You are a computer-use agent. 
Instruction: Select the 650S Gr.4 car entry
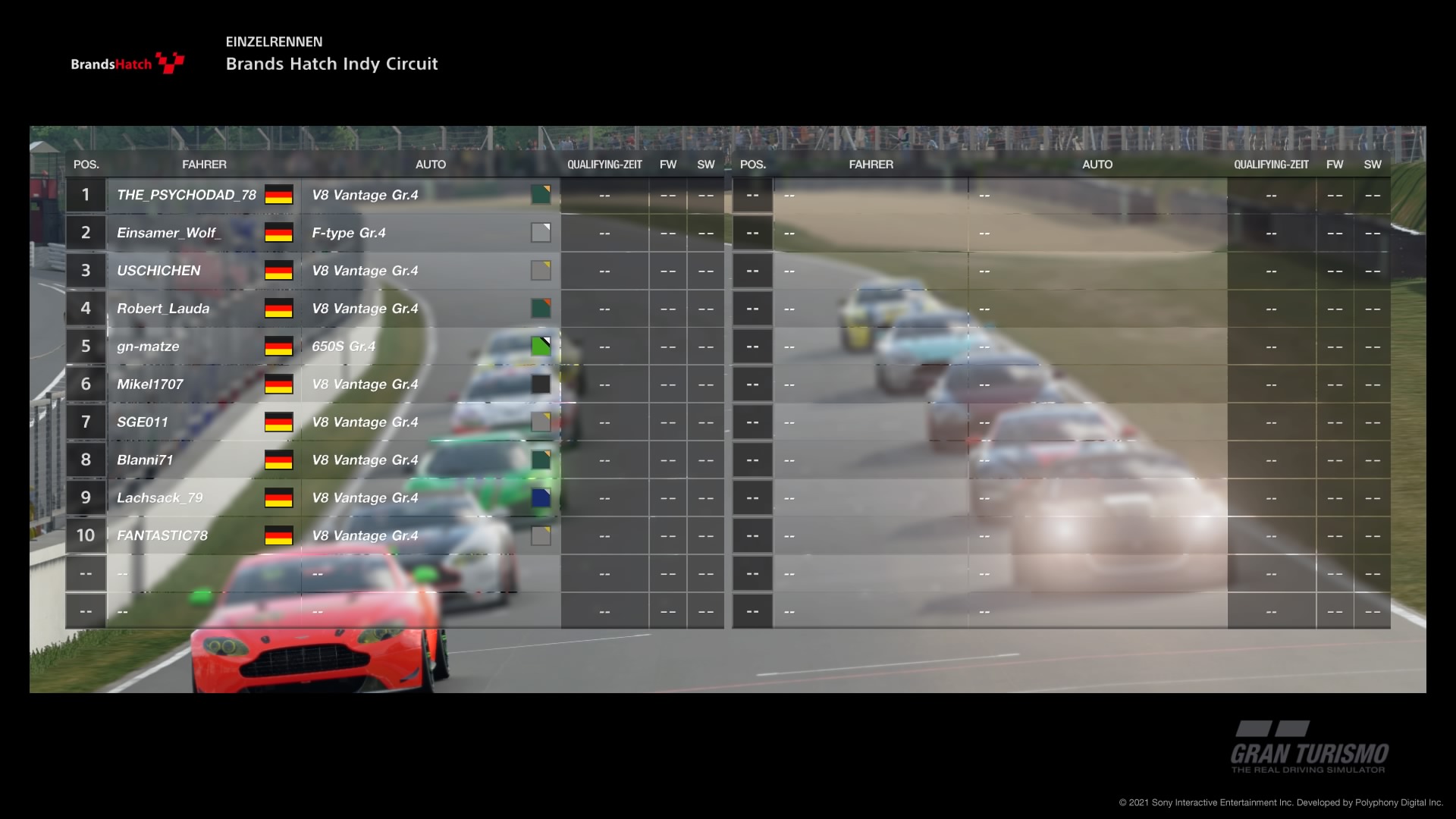click(344, 347)
